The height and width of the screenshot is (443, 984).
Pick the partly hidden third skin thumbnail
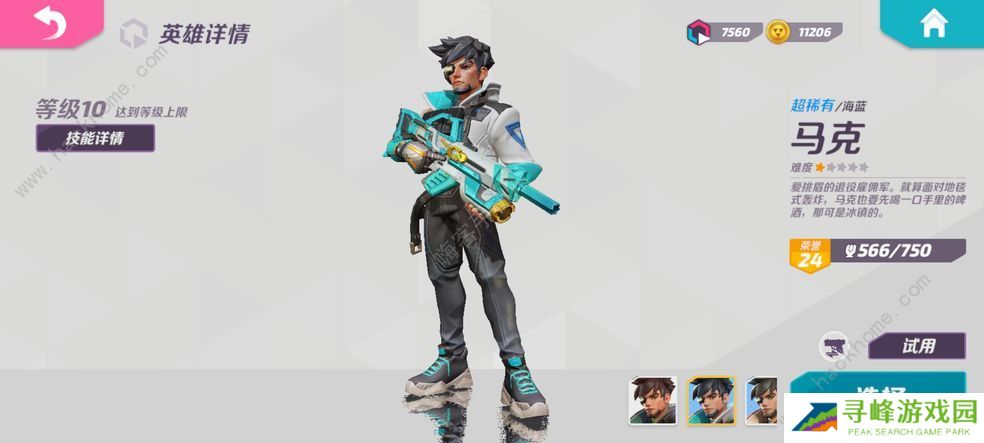[763, 399]
